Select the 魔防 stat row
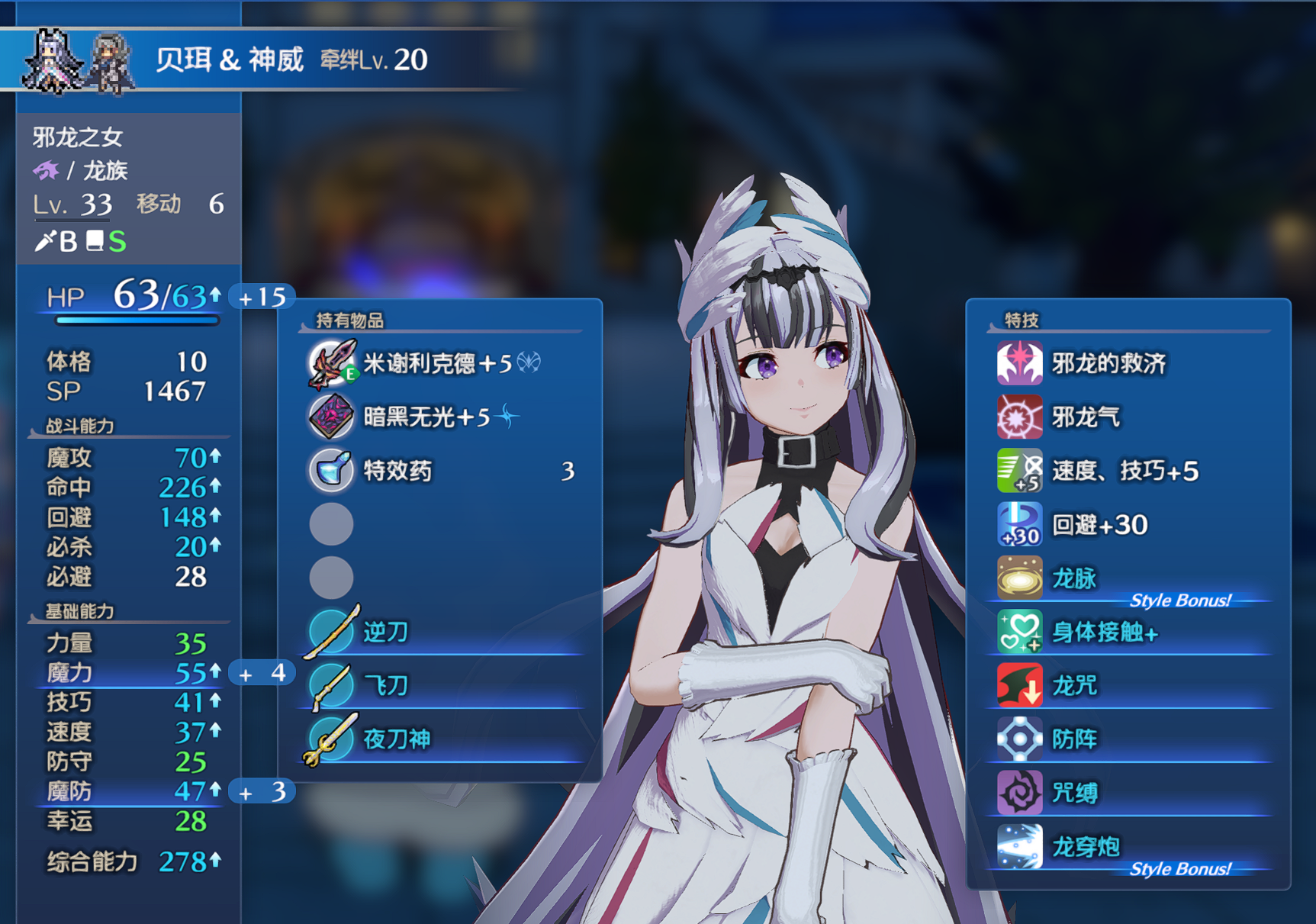 130,791
